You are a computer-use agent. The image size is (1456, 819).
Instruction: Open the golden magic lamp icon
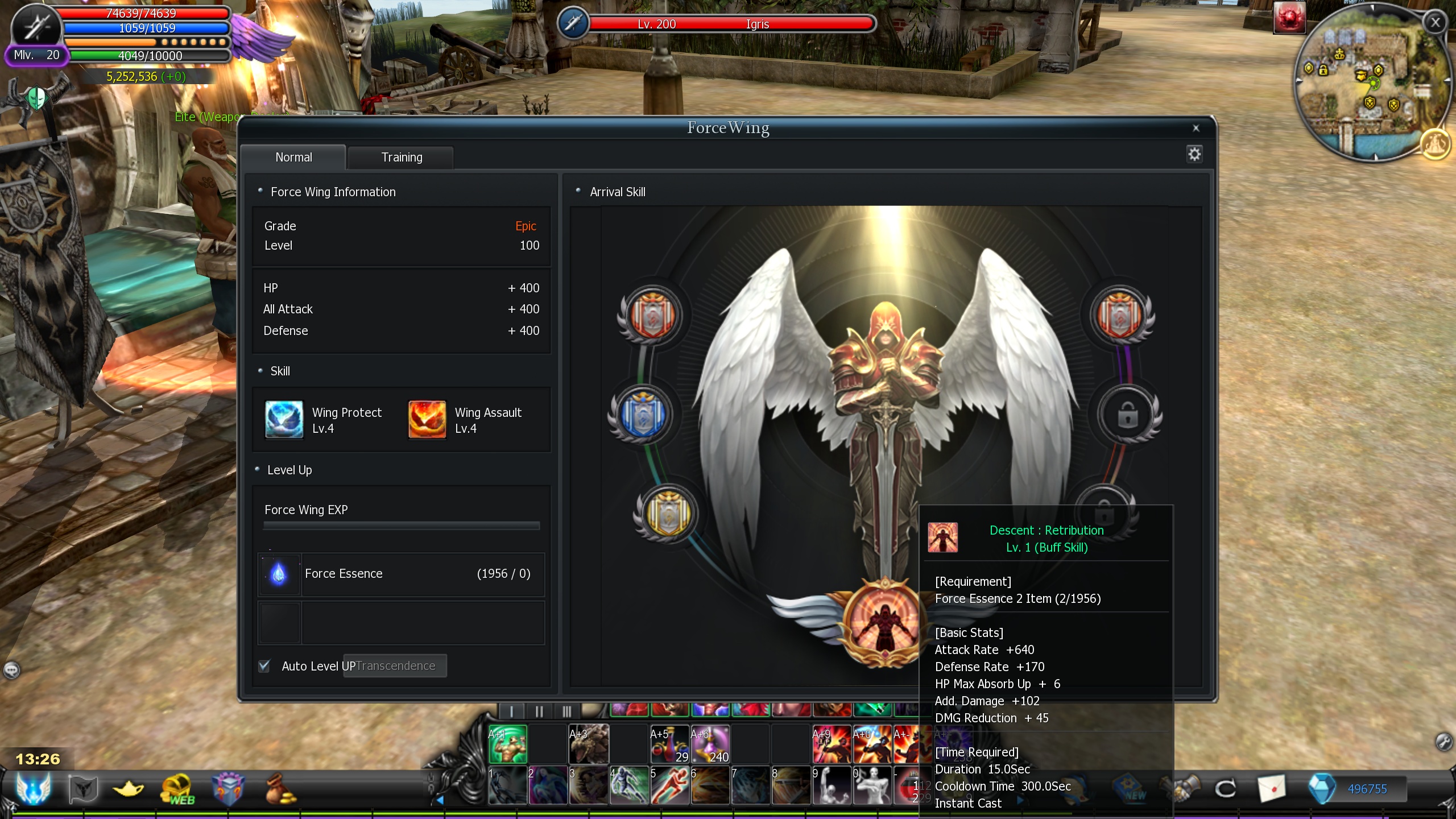129,789
